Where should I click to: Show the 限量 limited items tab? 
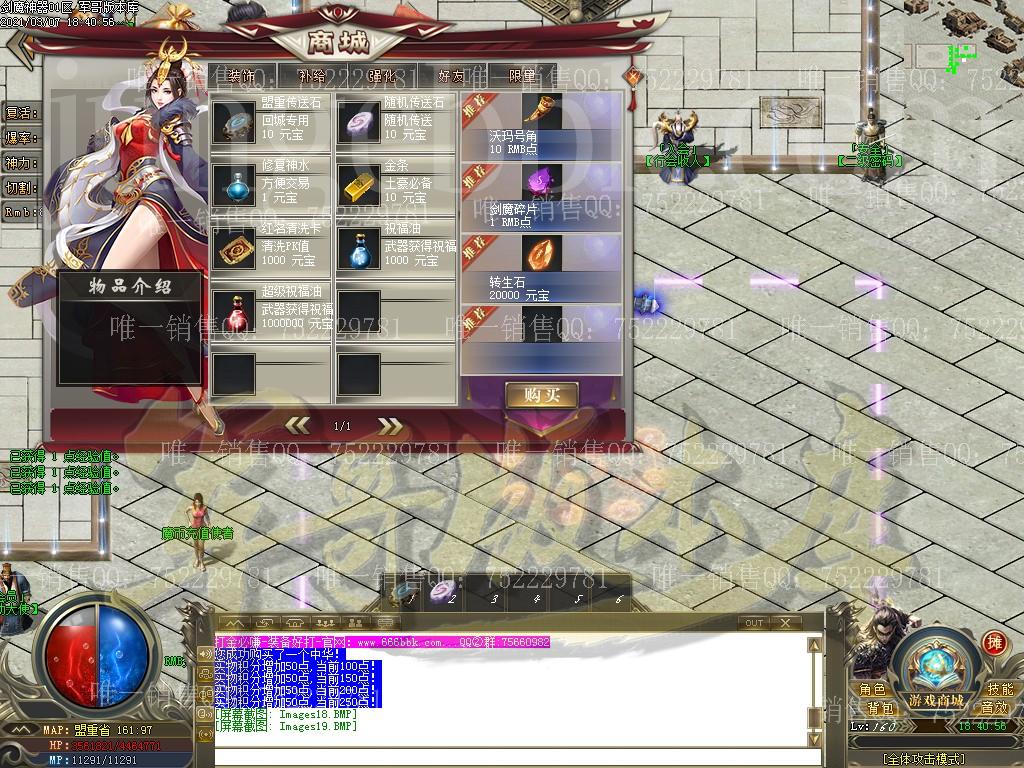click(522, 75)
